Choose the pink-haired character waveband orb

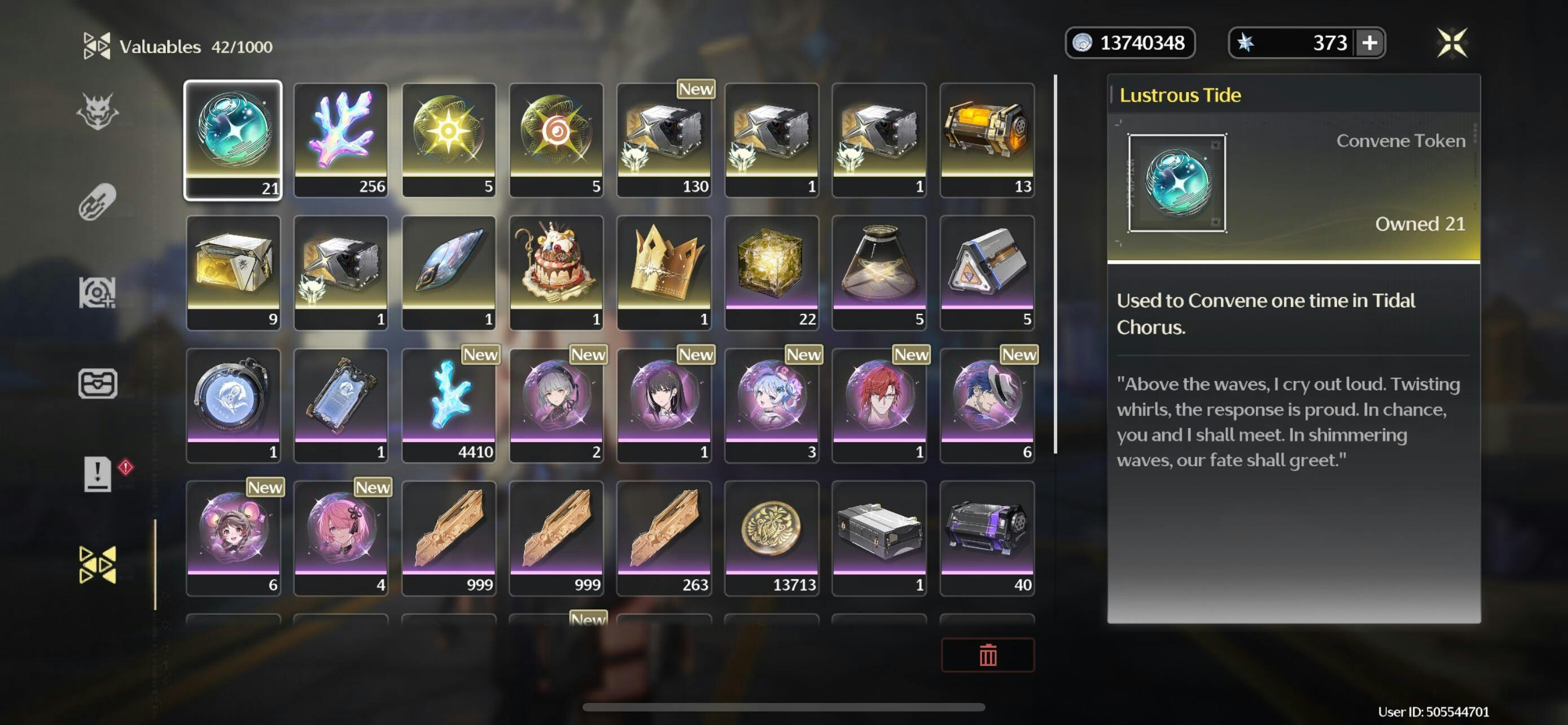point(341,538)
